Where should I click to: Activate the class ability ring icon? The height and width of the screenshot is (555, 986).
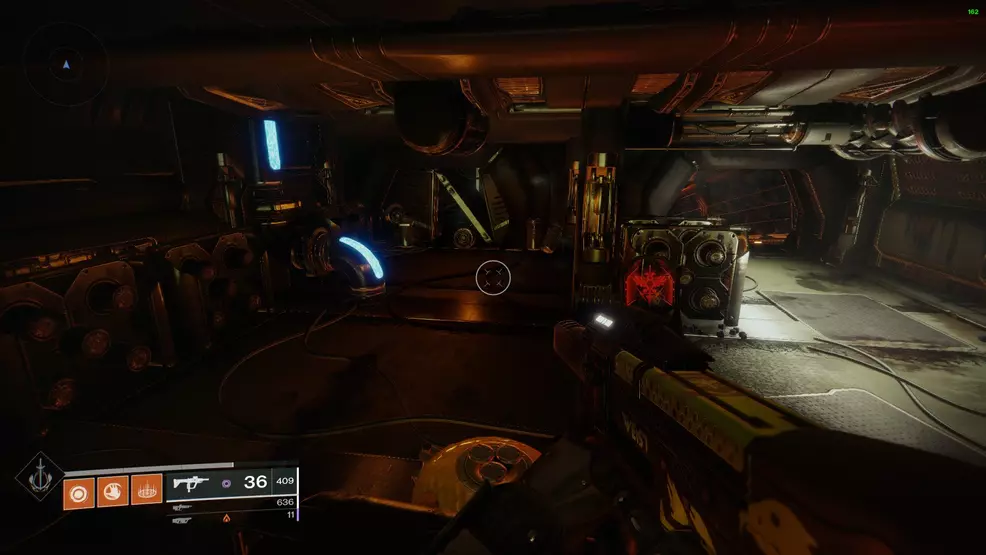[x=146, y=492]
